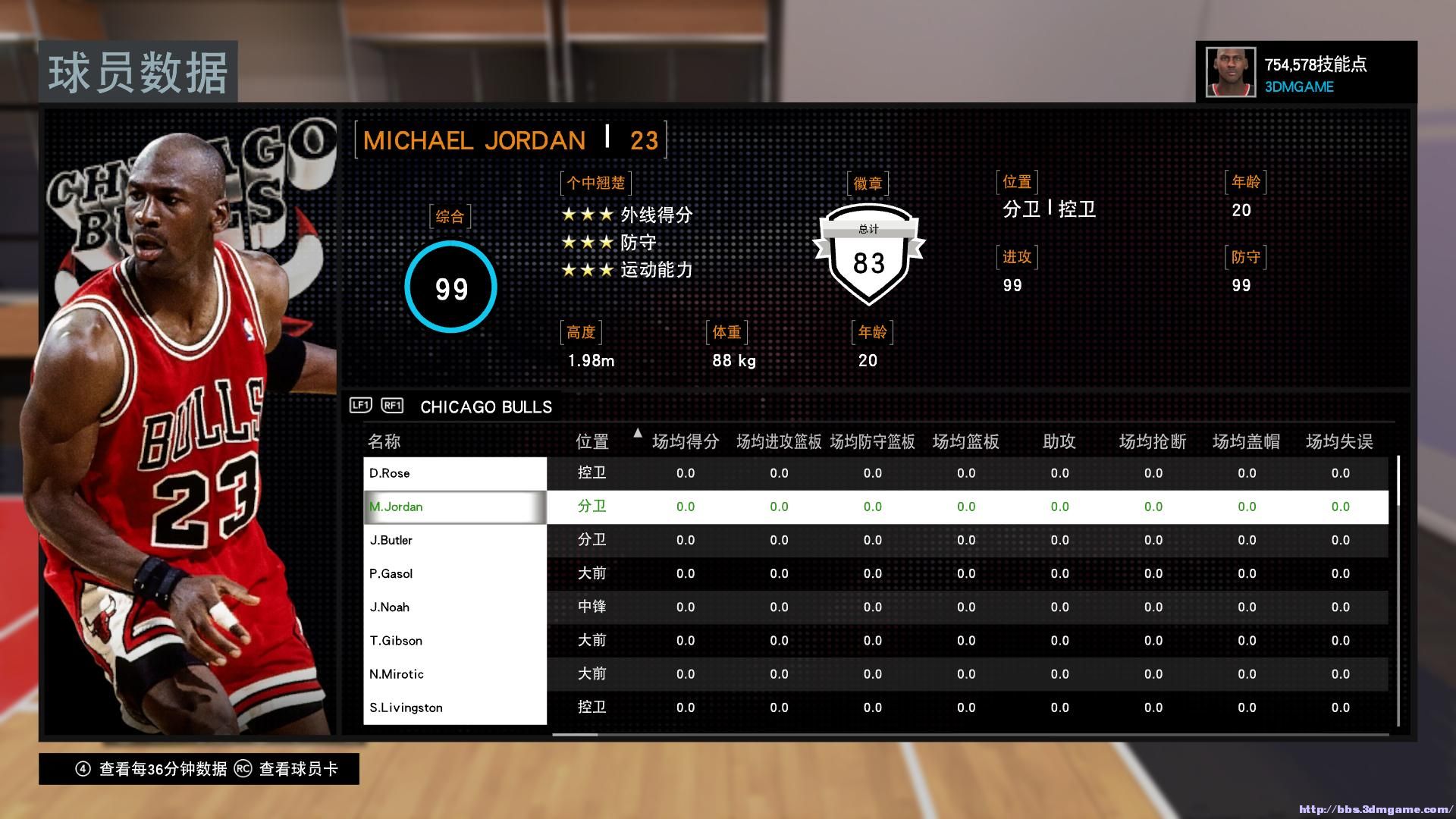Screen dimensions: 1456x819
Task: Open the 查看球员卡 player card option
Action: pyautogui.click(x=287, y=769)
